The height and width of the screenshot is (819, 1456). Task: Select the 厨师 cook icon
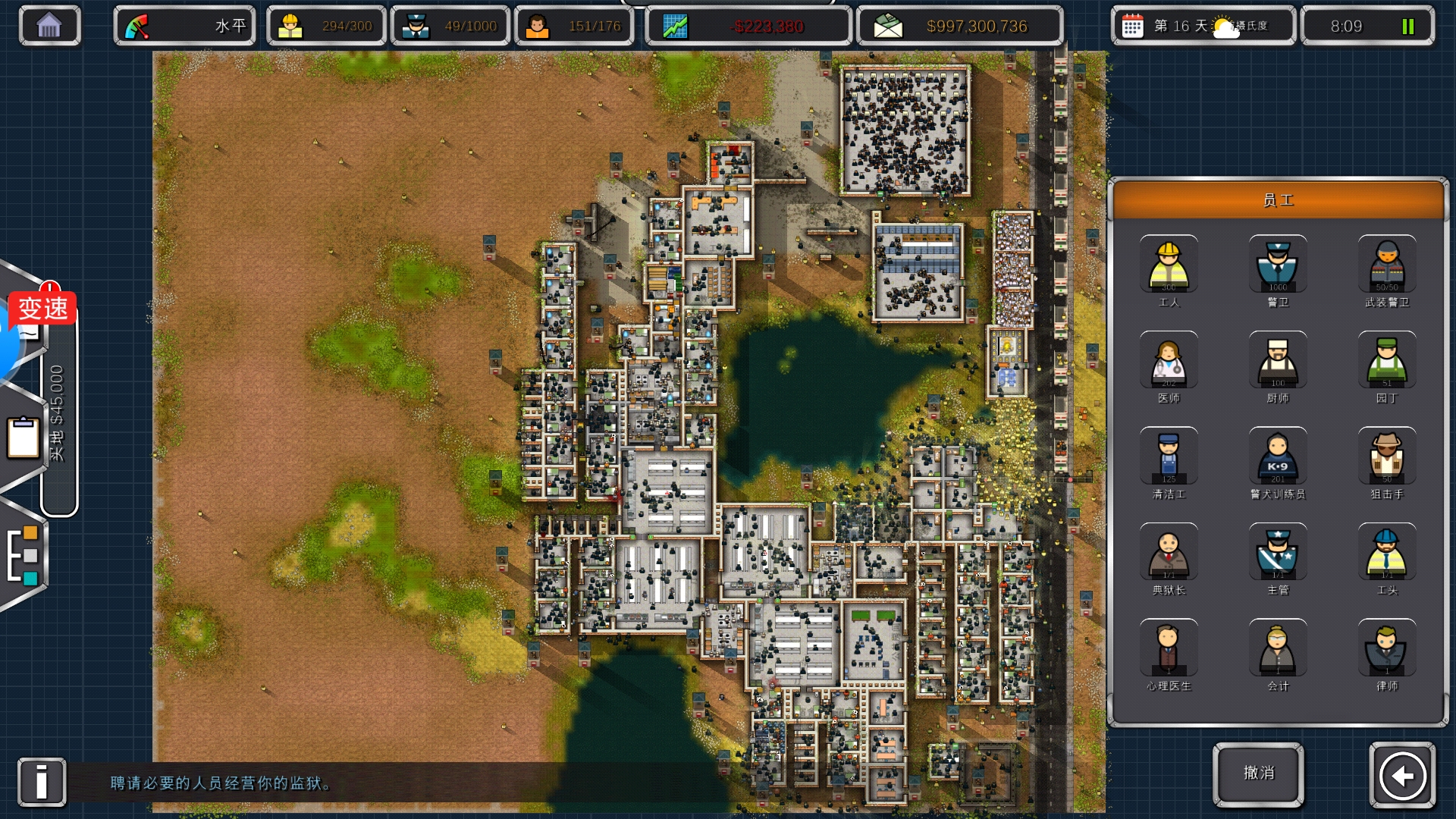[1278, 359]
